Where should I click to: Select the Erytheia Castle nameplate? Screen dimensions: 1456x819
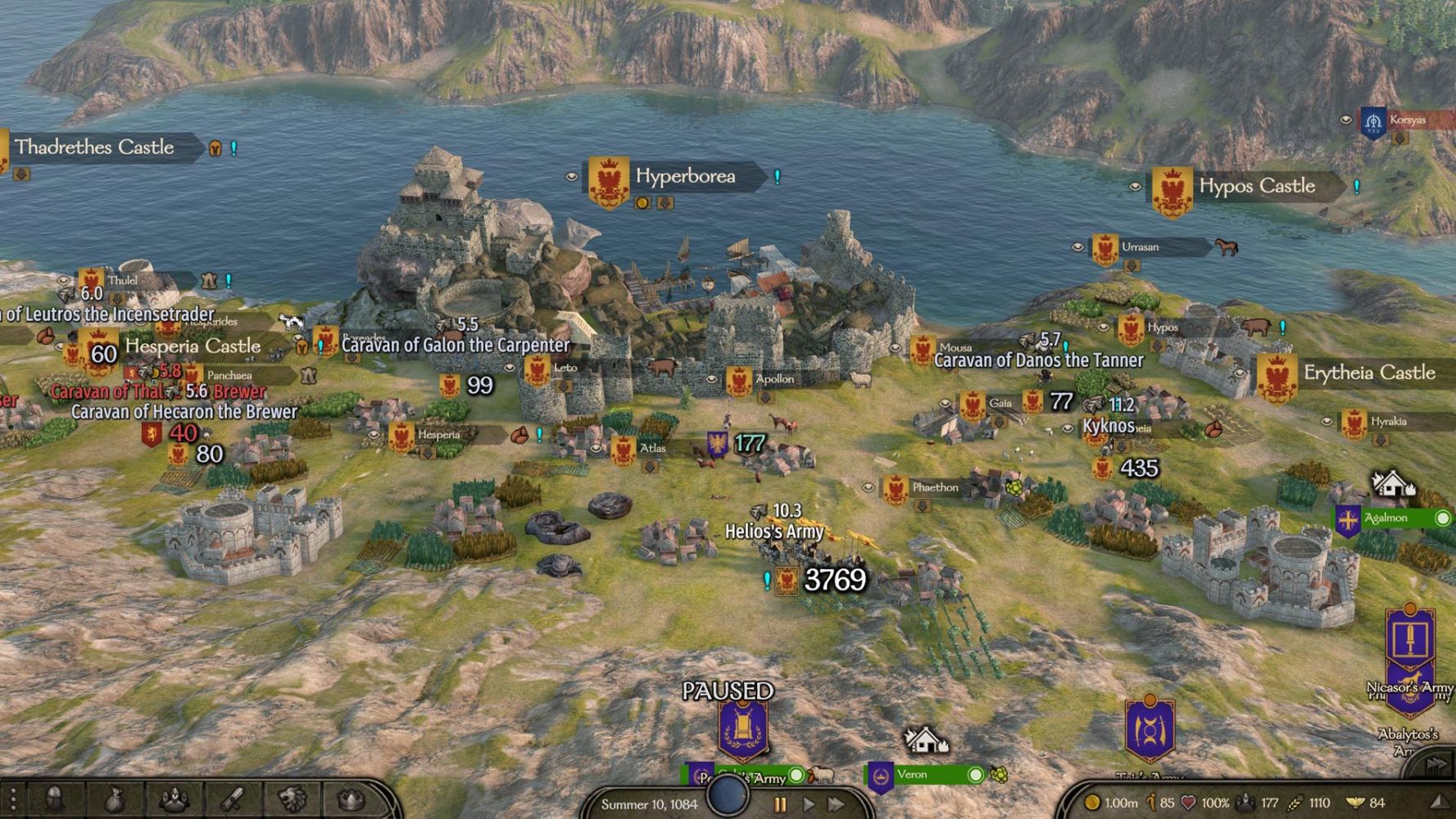click(x=1368, y=373)
